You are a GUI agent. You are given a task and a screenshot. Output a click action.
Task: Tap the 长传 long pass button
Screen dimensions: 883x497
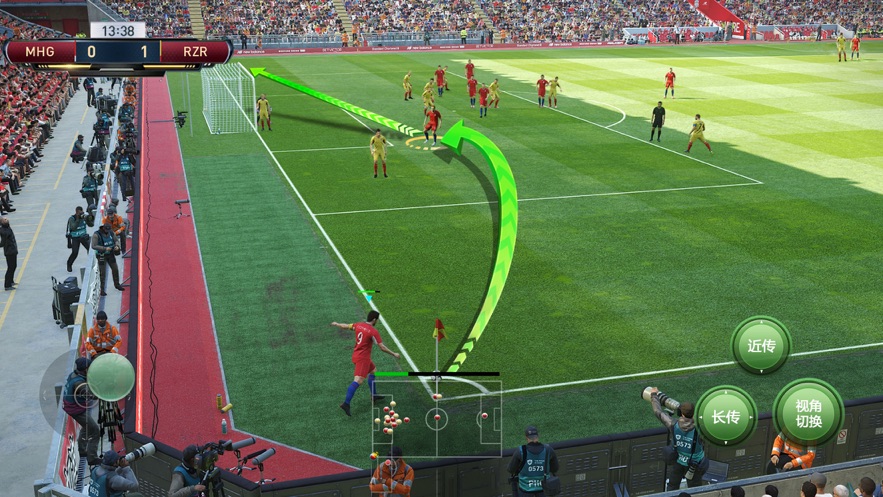(726, 415)
